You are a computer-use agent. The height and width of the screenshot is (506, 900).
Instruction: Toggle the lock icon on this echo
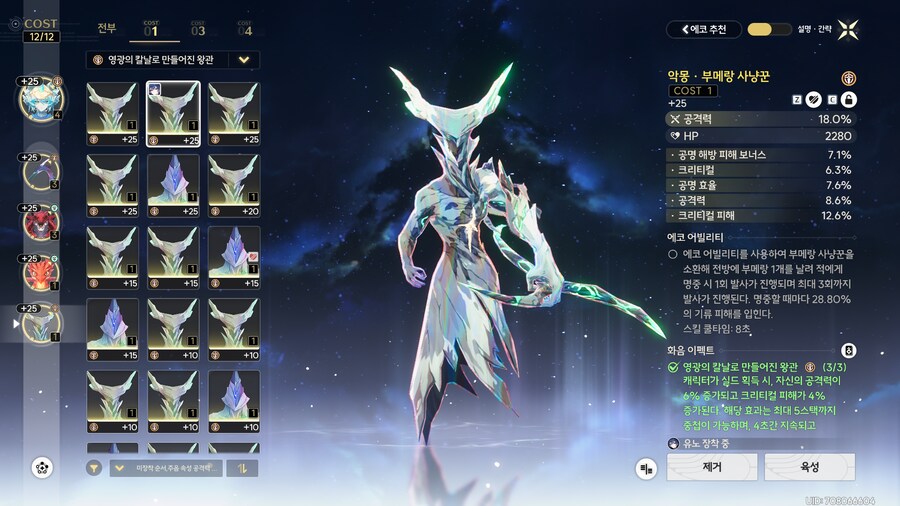tap(848, 99)
